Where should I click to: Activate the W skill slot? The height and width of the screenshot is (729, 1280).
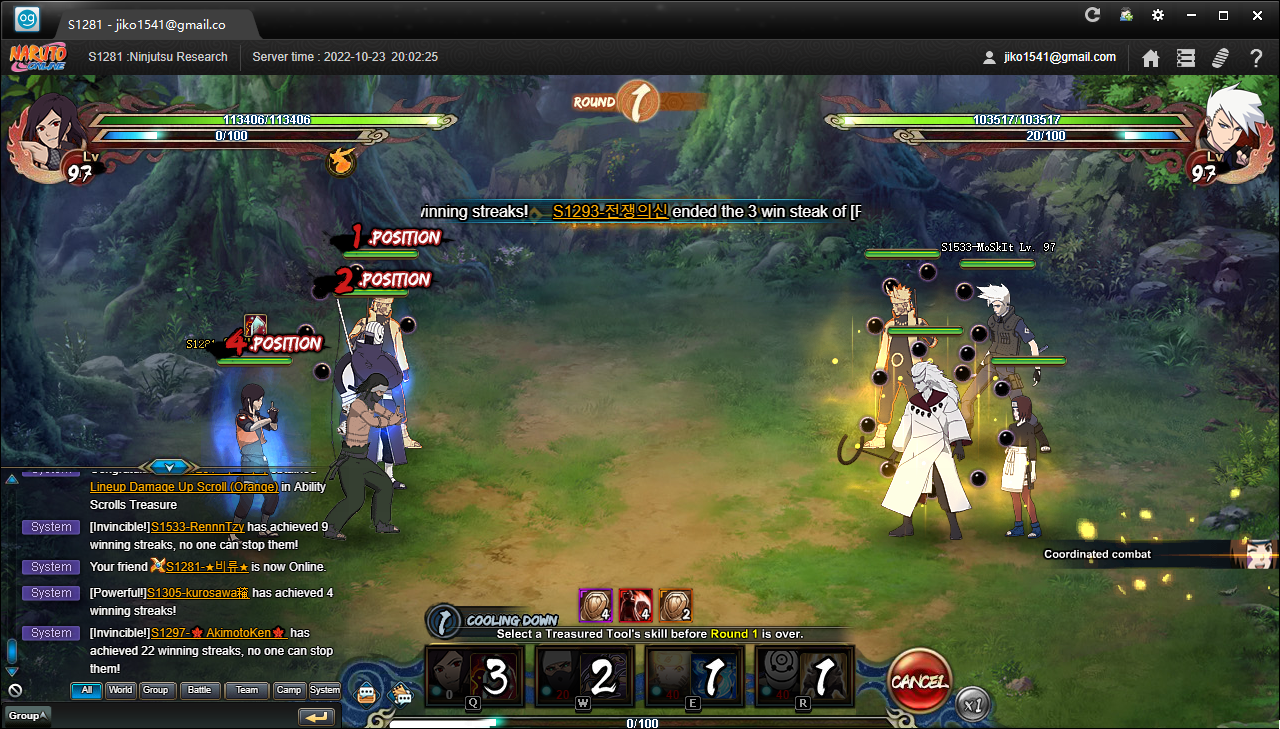584,677
